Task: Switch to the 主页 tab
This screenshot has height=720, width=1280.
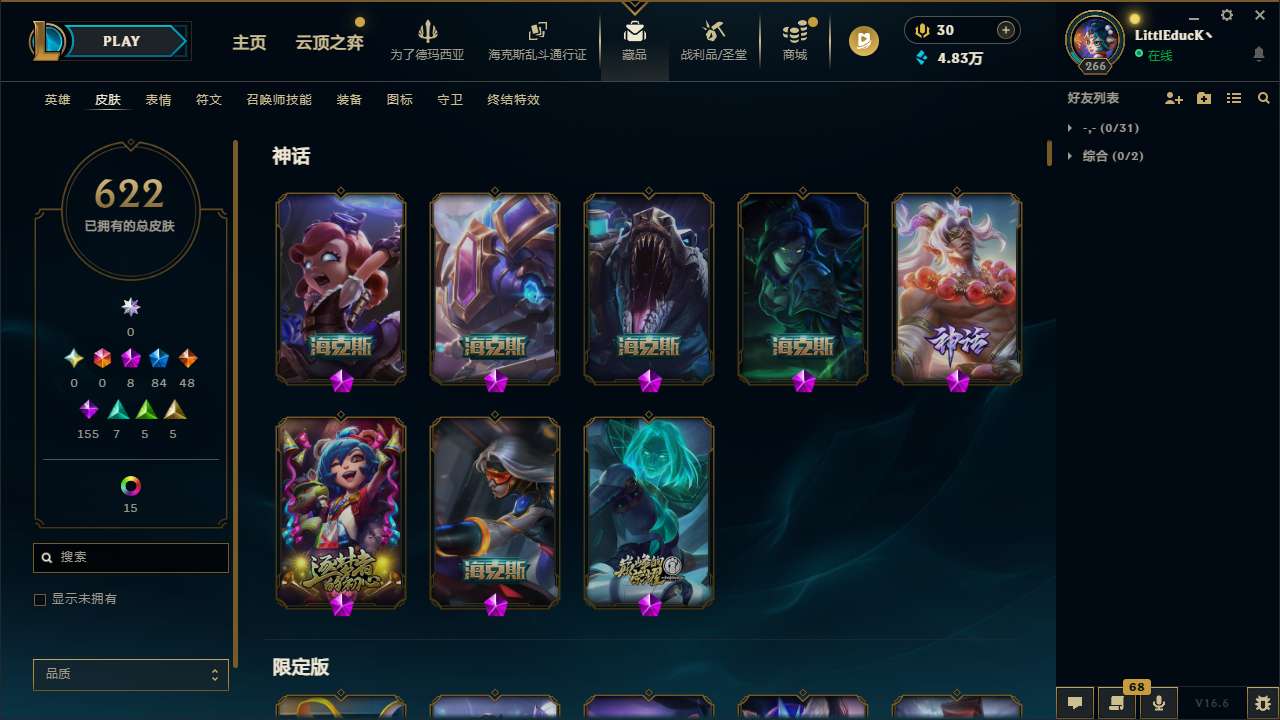Action: coord(249,43)
